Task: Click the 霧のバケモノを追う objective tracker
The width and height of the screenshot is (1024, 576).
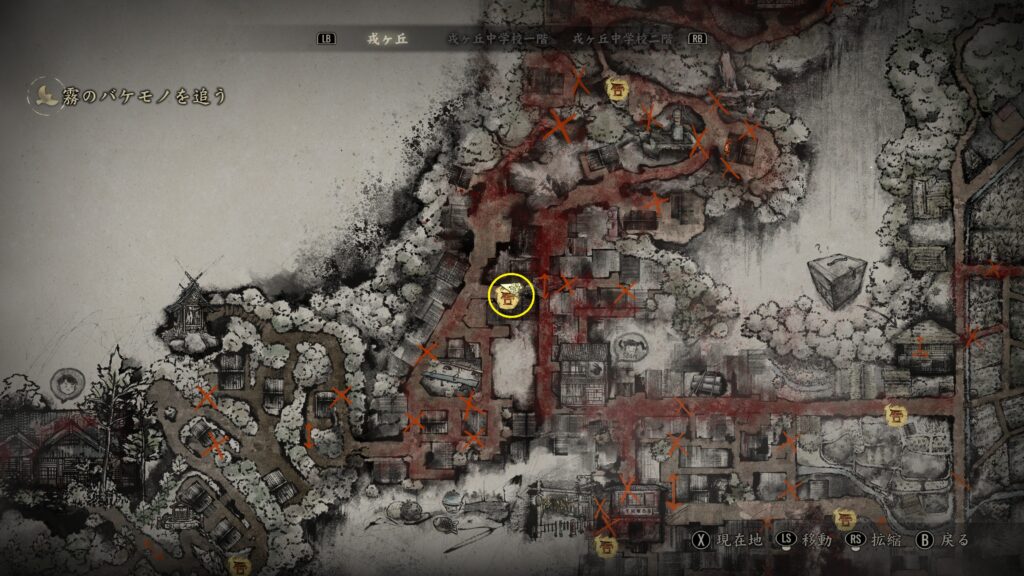Action: (x=130, y=96)
